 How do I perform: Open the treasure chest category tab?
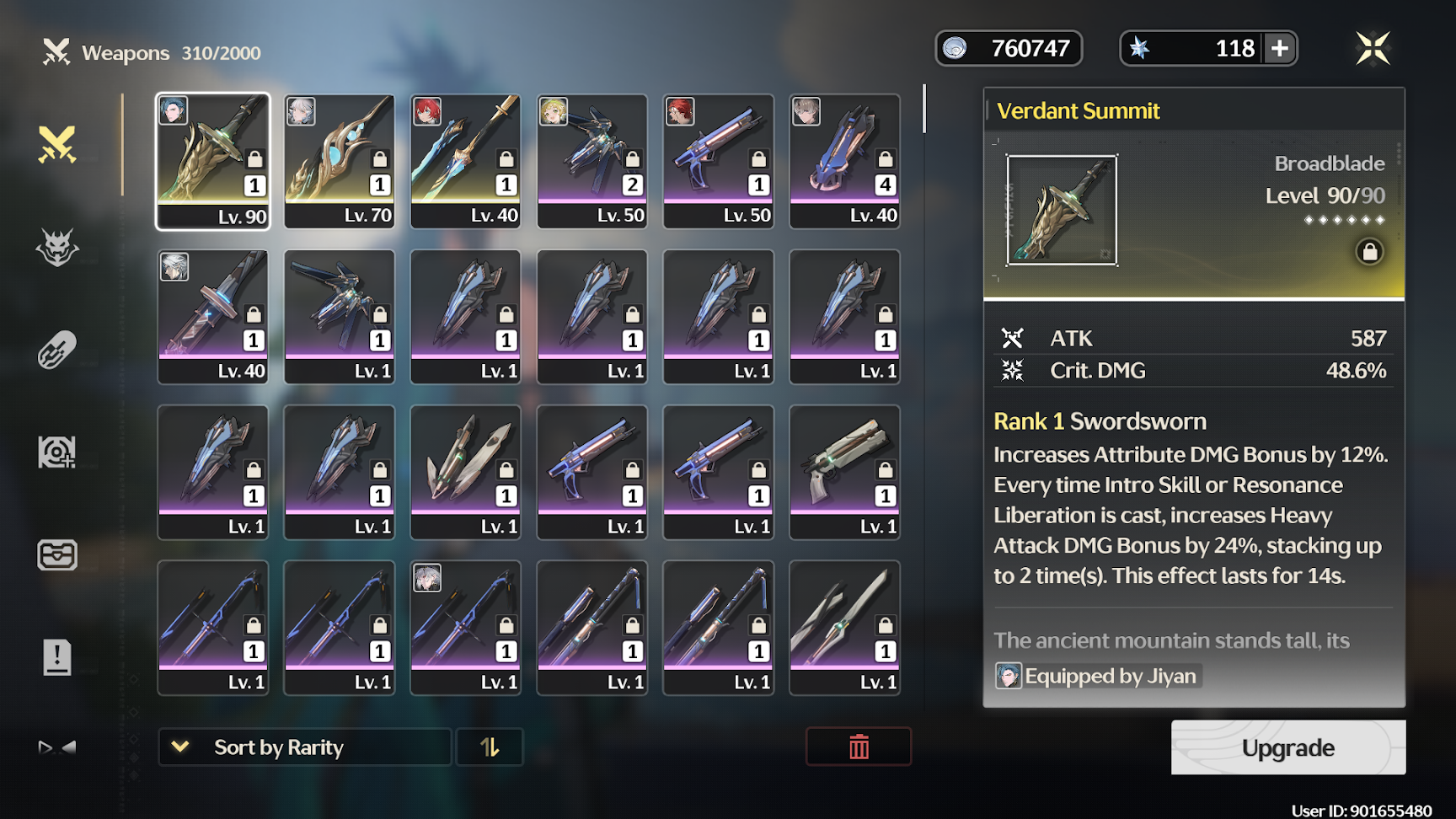[57, 554]
